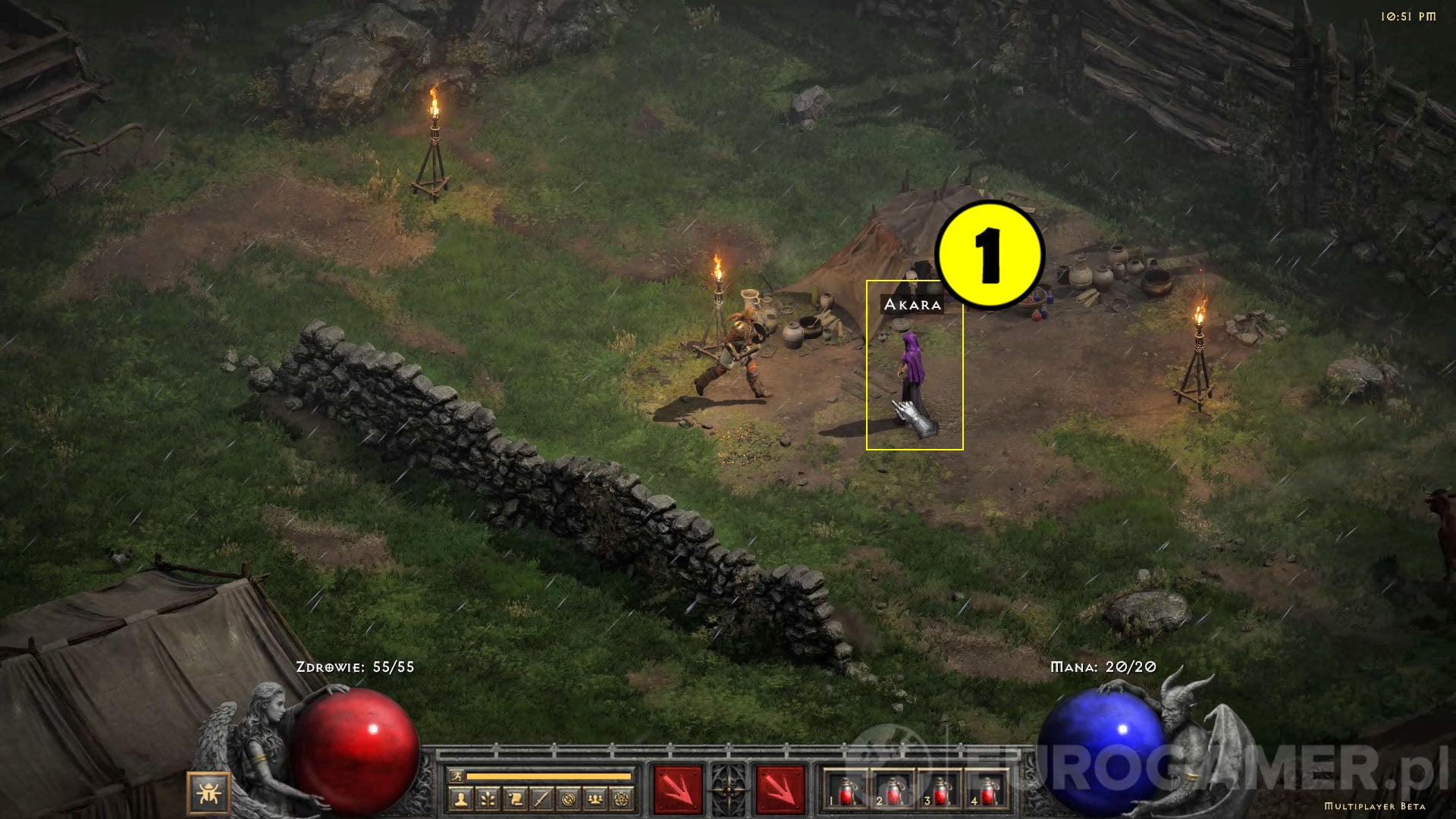The height and width of the screenshot is (819, 1456).
Task: Open the quest log scroll icon
Action: pos(515,799)
